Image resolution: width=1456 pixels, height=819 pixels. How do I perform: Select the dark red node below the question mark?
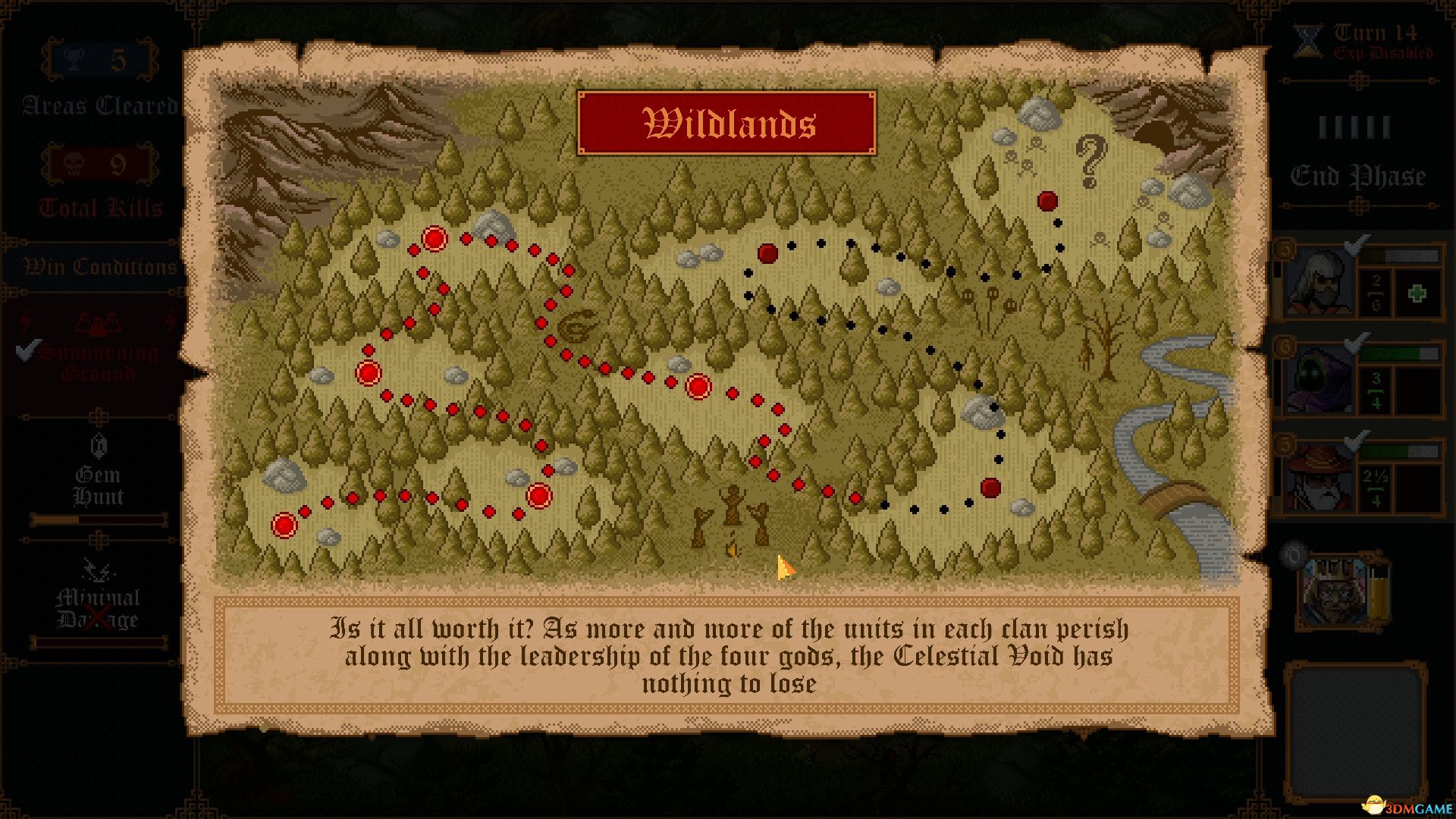point(1047,201)
